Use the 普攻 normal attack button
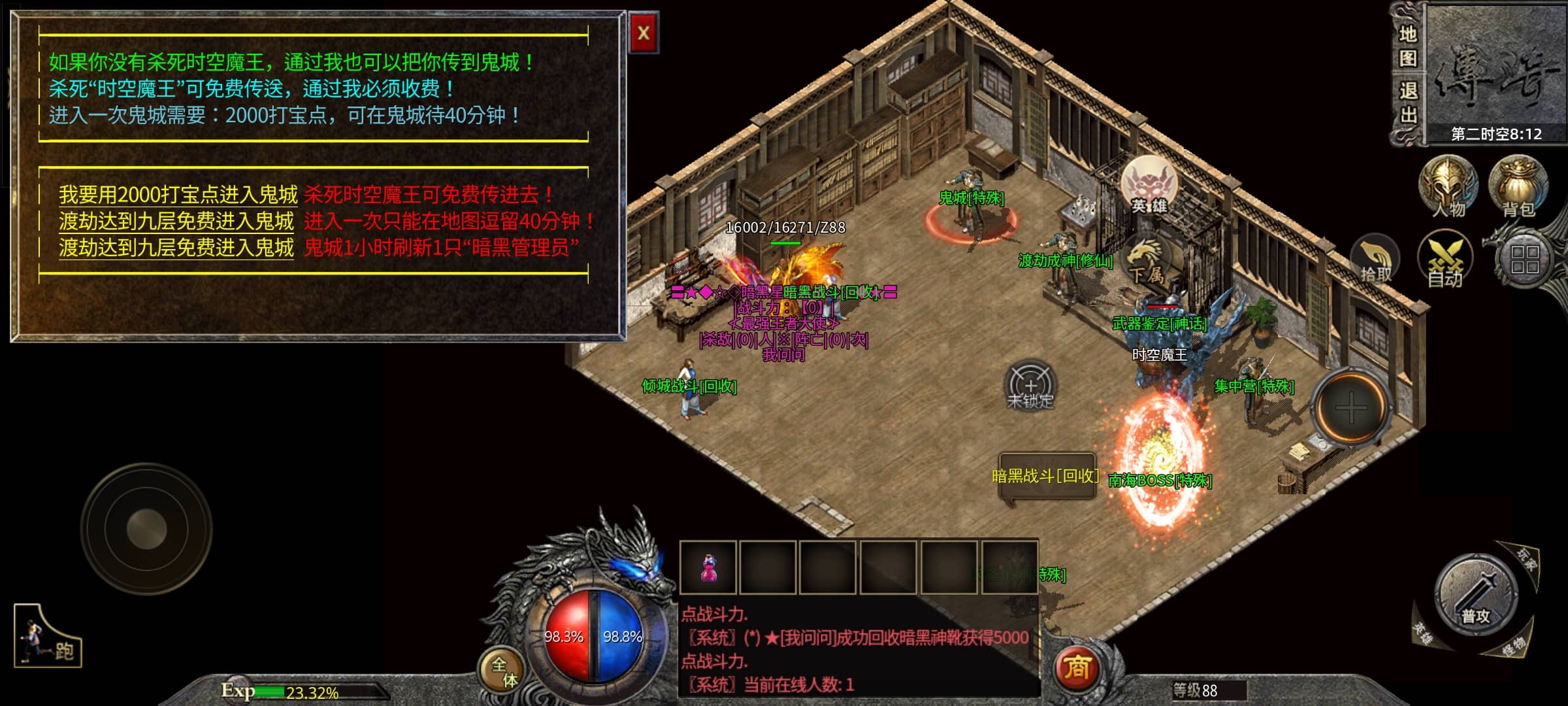The image size is (1568, 706). [1475, 595]
